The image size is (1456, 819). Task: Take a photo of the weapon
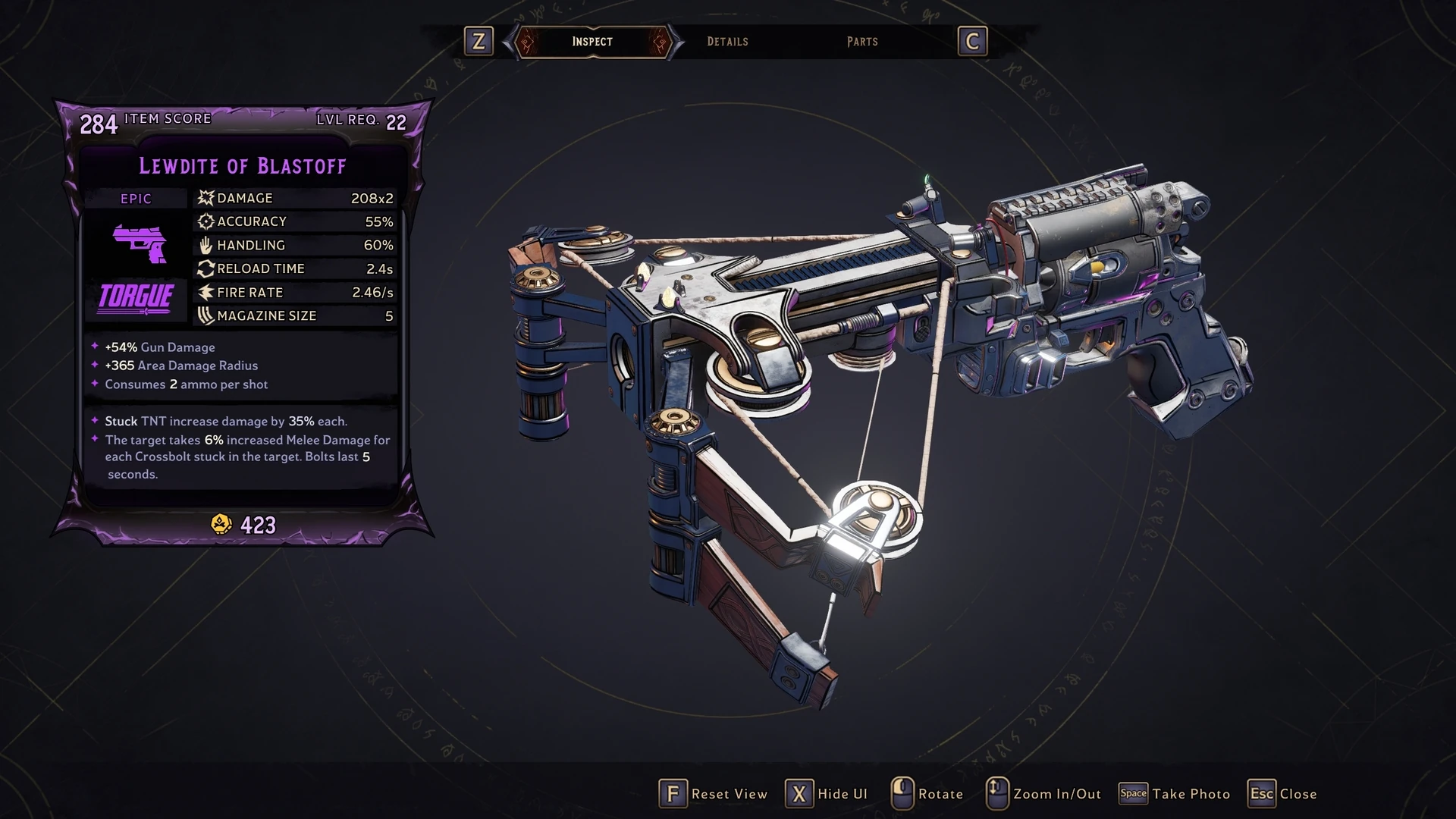[1175, 794]
